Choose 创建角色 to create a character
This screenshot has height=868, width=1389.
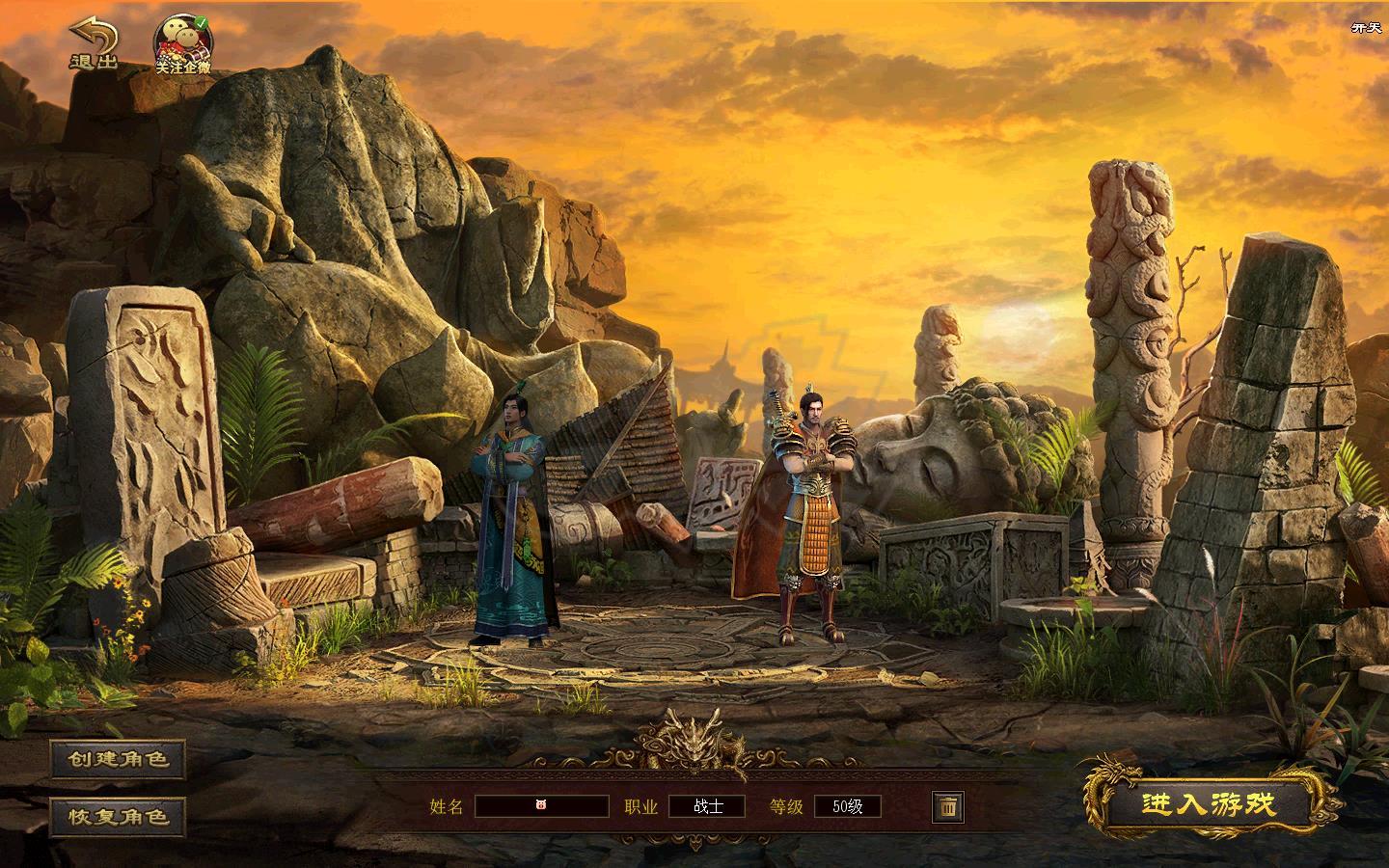(118, 759)
